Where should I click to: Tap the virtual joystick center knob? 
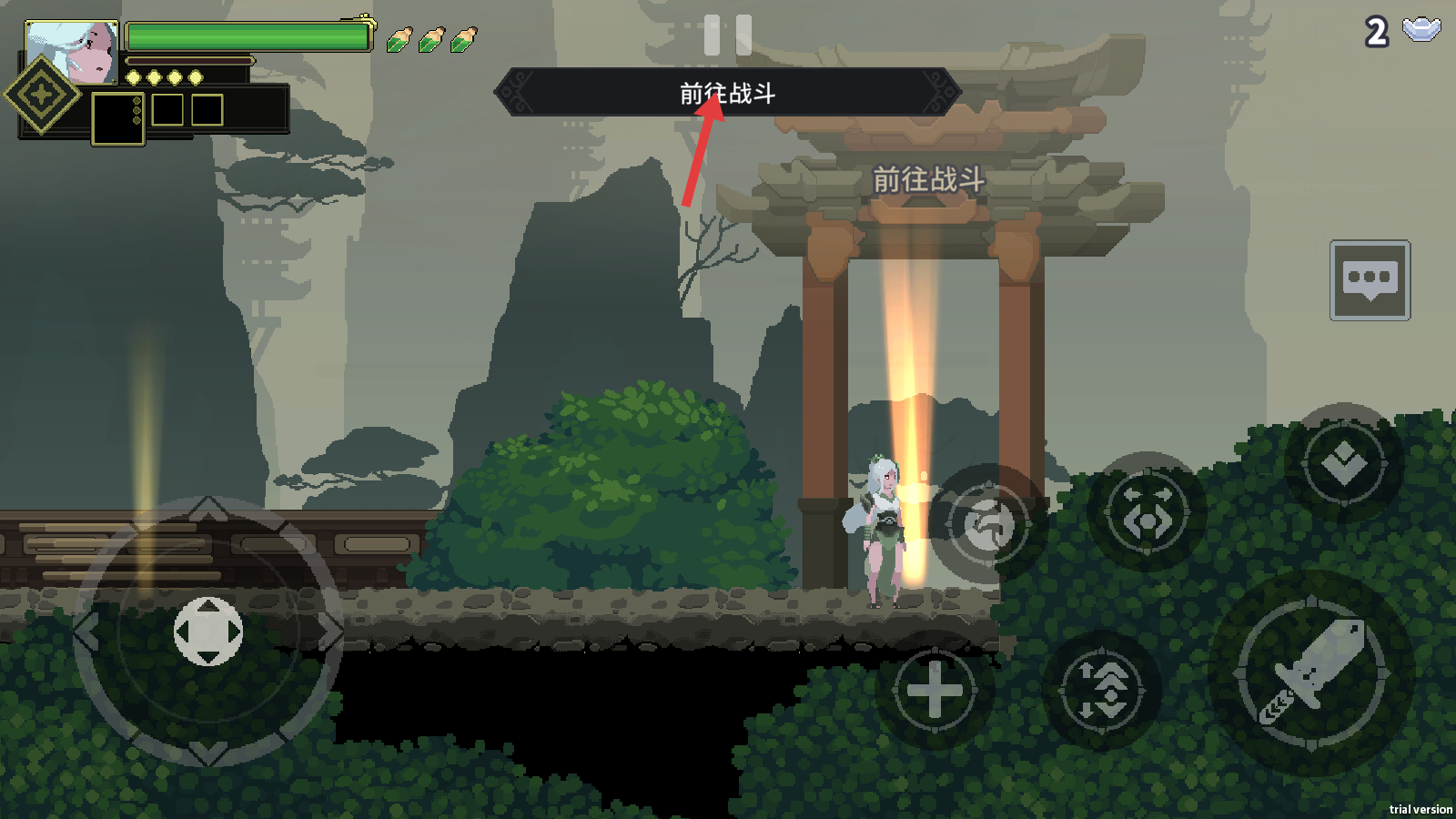[x=208, y=632]
